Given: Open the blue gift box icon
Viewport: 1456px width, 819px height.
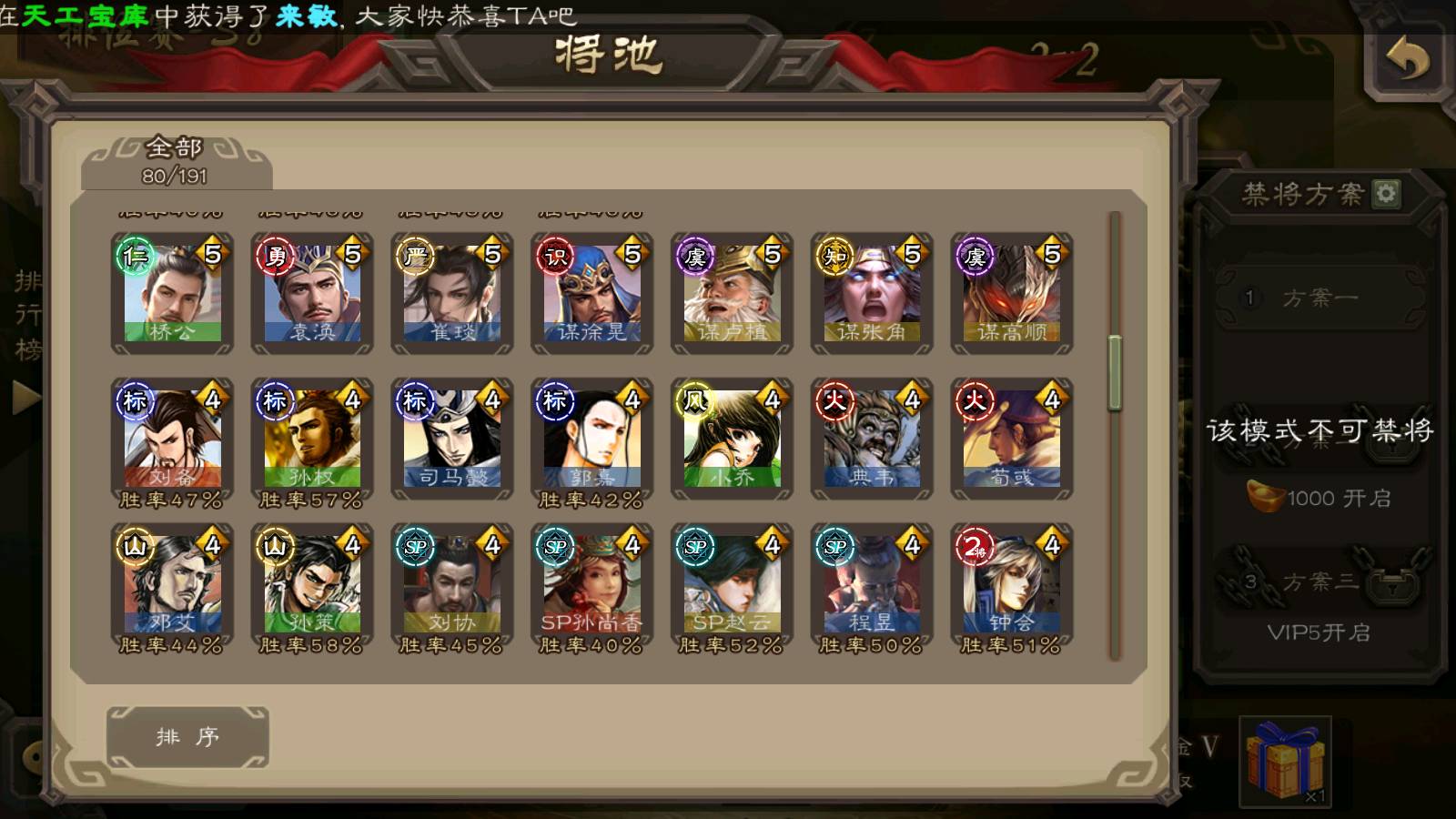Looking at the screenshot, I should pos(1285,760).
